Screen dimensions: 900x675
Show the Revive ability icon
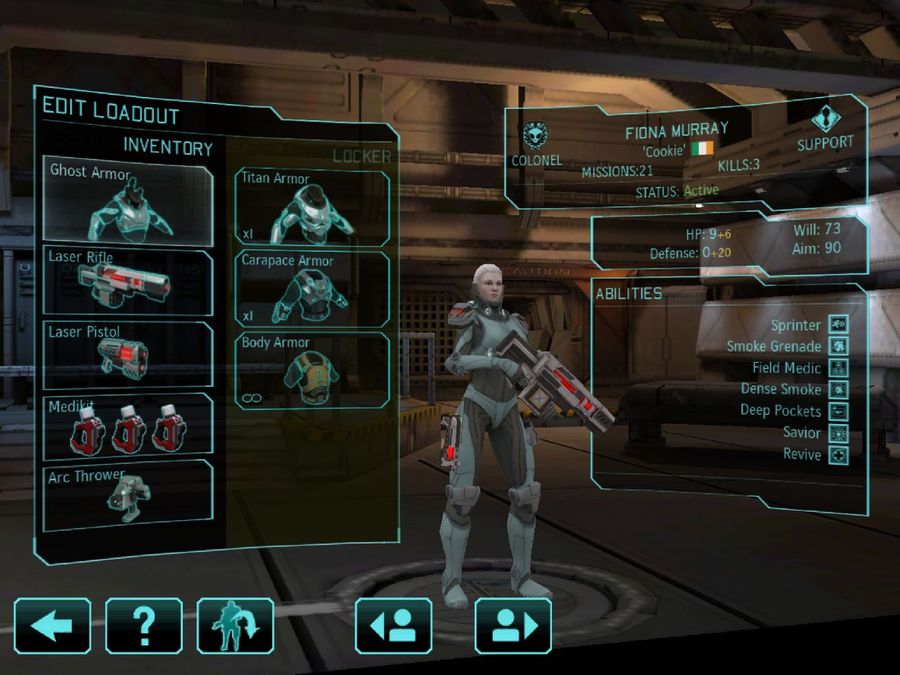coord(838,455)
